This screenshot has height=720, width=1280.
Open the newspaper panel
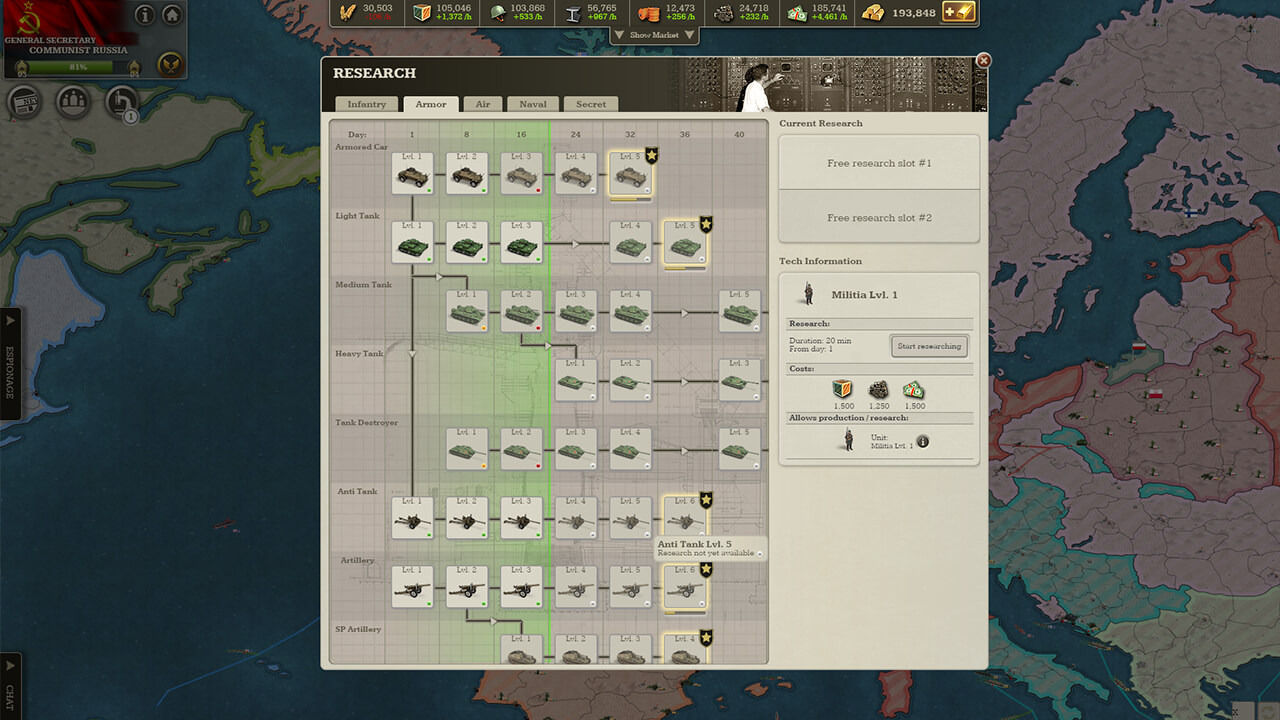pyautogui.click(x=23, y=103)
